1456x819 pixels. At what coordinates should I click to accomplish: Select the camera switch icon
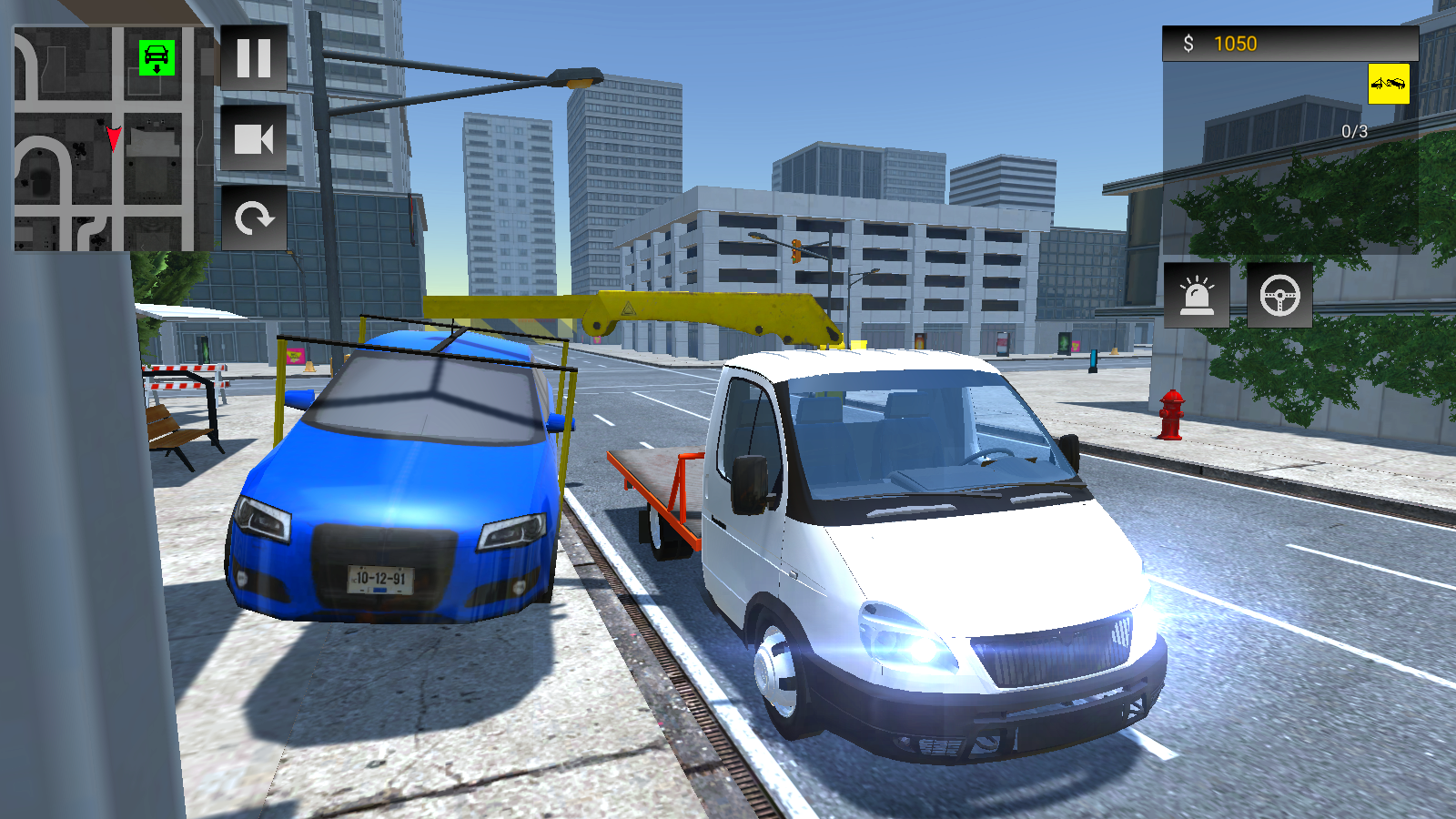click(255, 138)
